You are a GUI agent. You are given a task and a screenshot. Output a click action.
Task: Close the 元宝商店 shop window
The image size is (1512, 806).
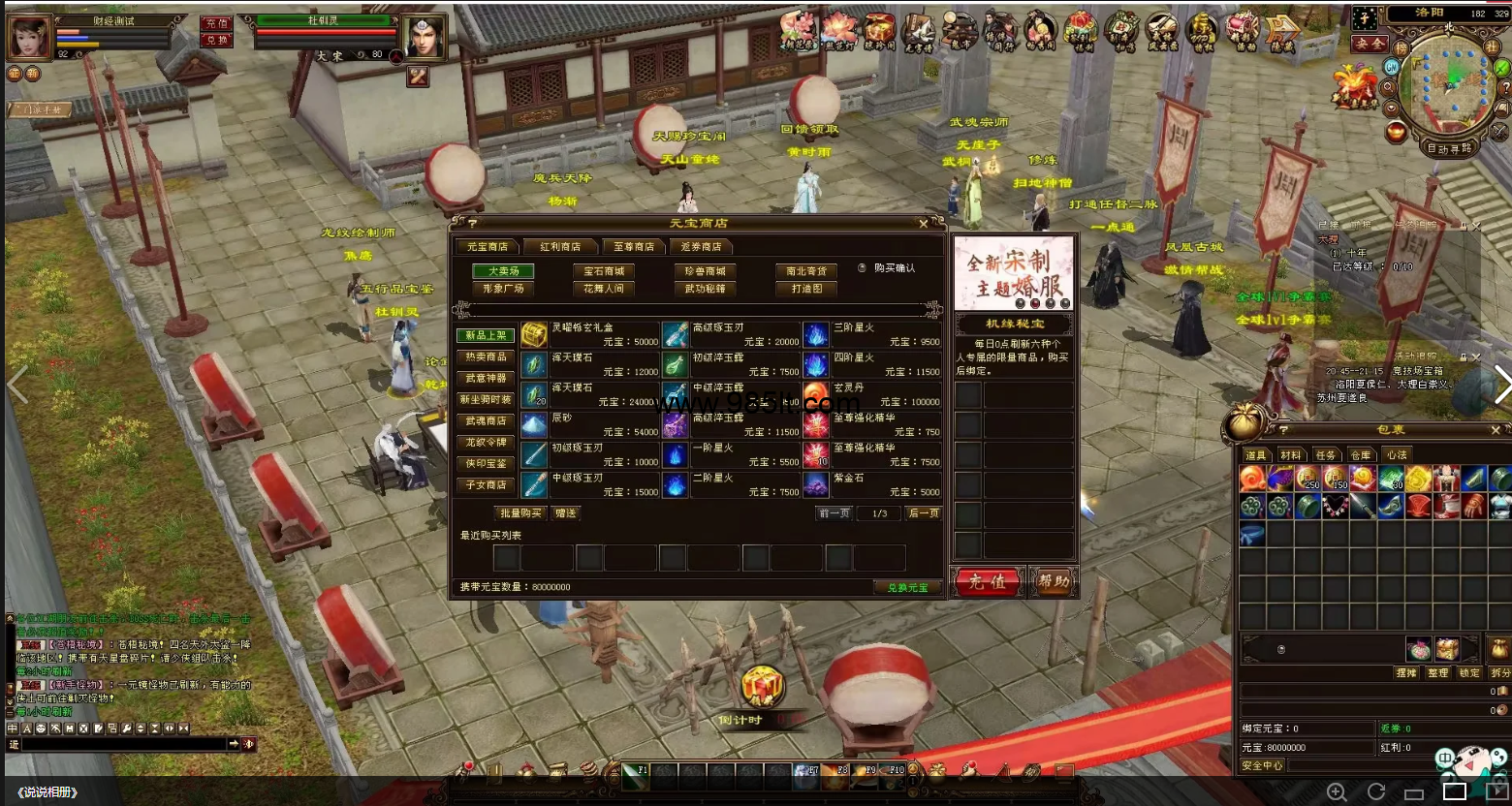(924, 223)
